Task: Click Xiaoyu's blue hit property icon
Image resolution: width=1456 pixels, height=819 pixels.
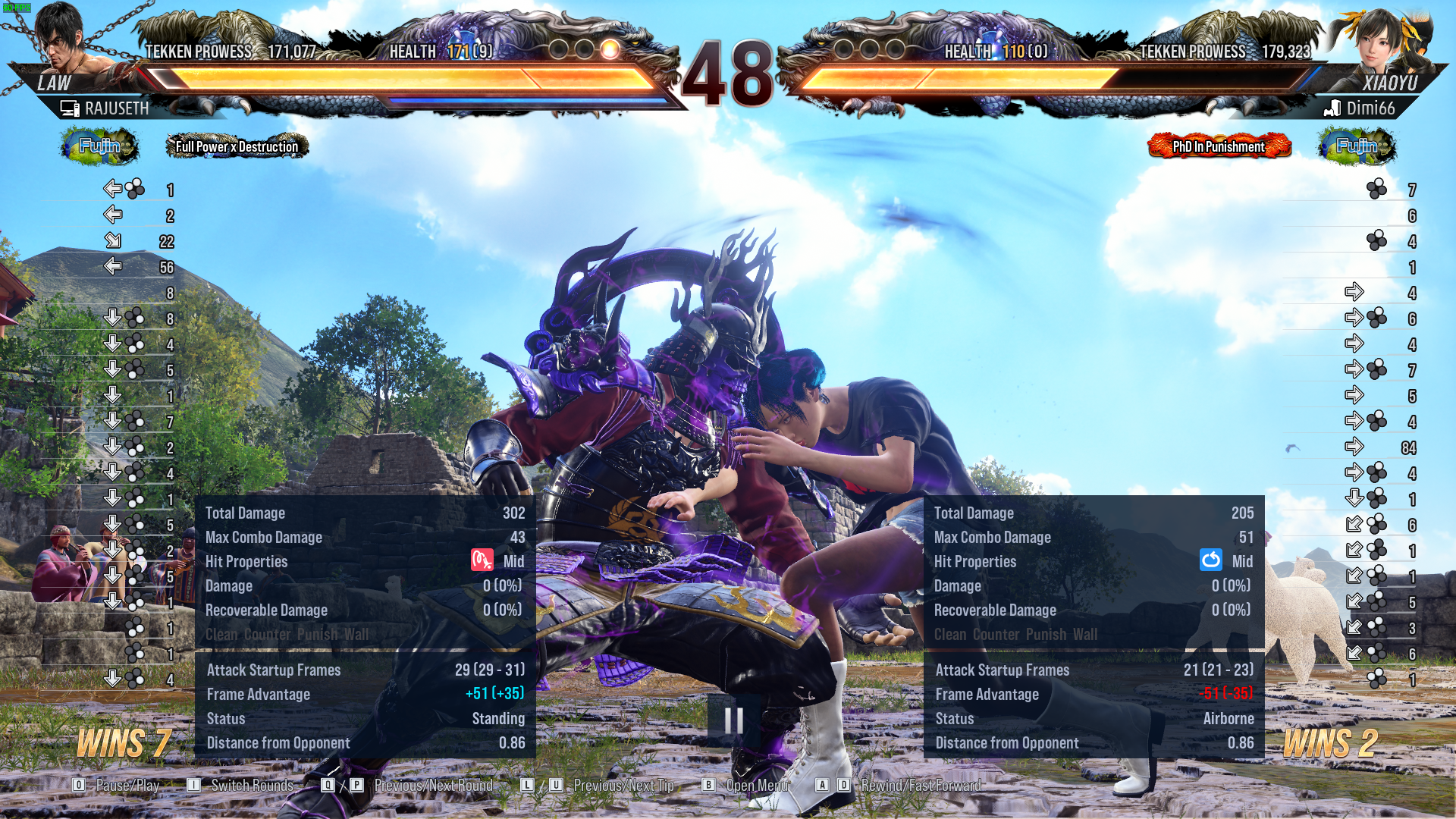Action: (1211, 561)
